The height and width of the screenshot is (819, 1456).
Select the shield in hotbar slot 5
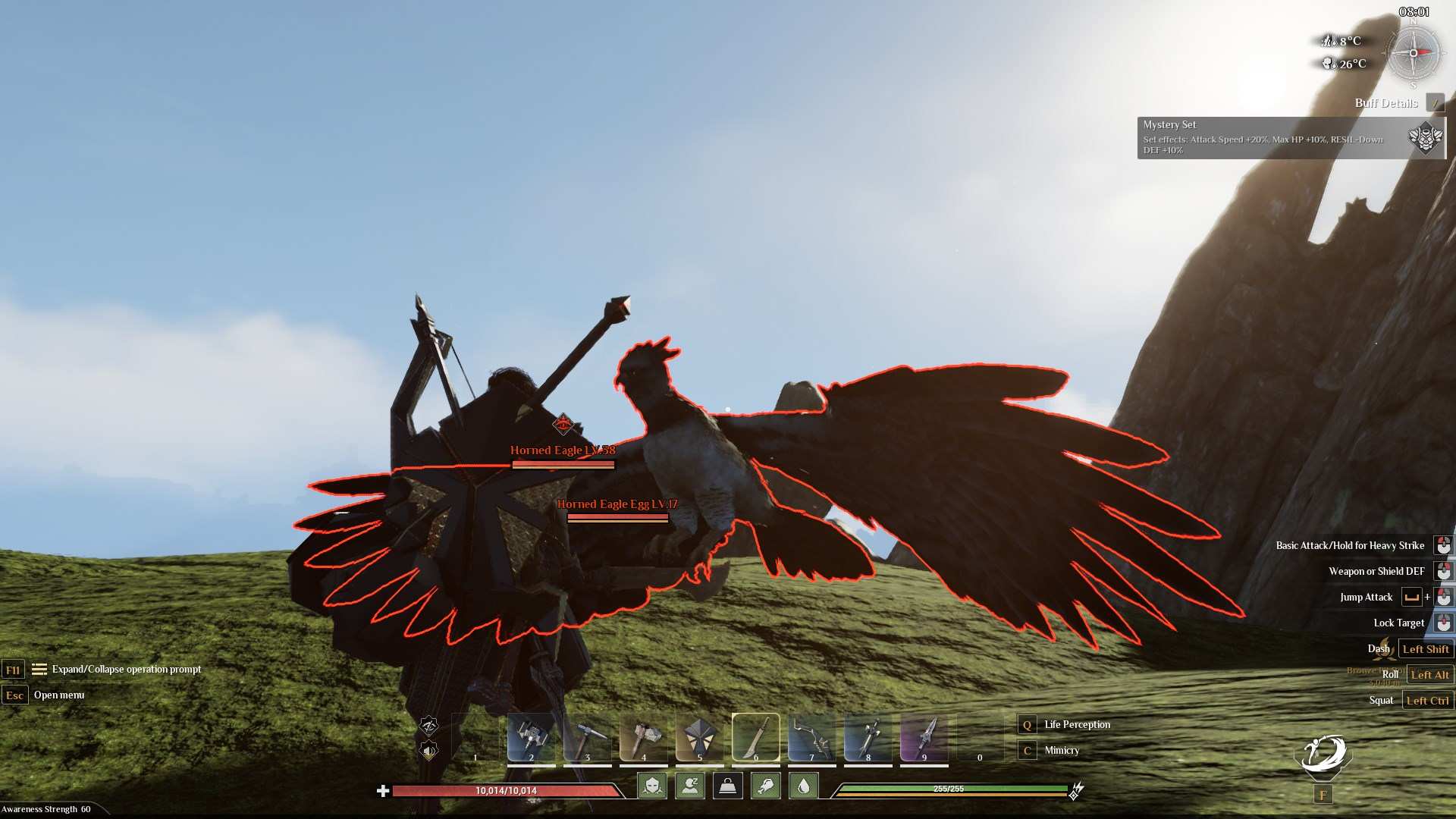(699, 736)
